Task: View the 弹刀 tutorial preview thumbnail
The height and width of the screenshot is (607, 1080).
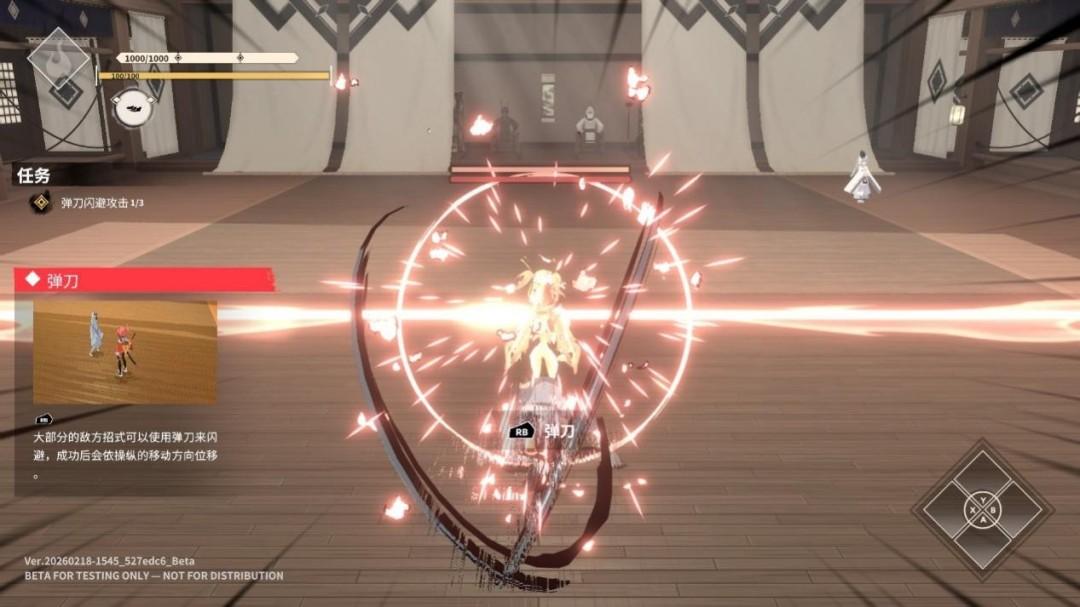Action: 124,352
